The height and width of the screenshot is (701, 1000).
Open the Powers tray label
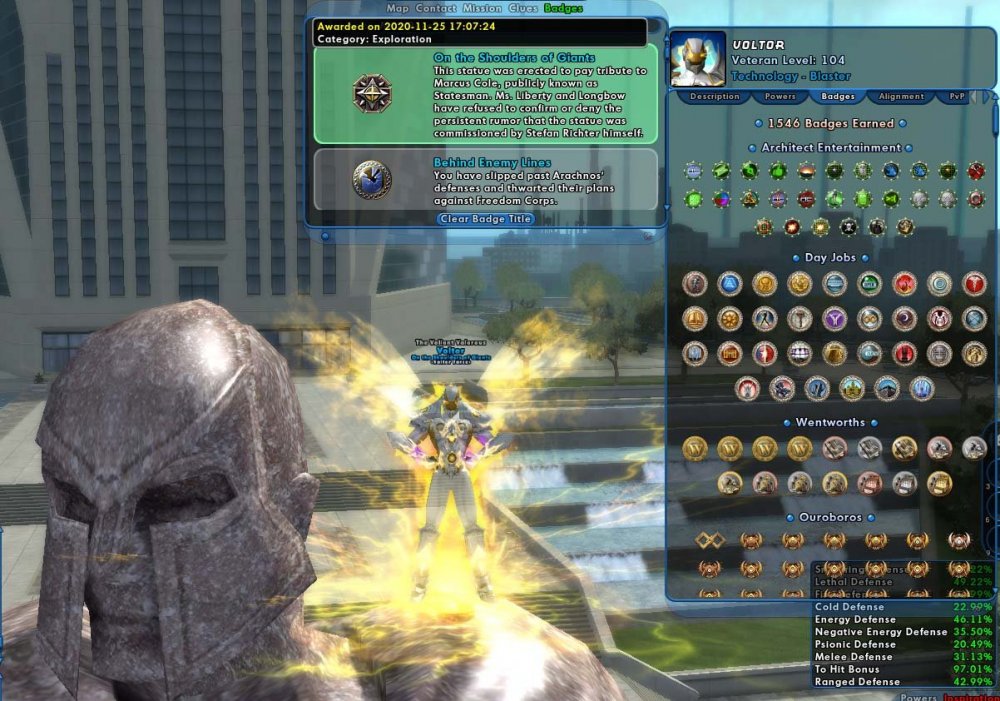click(918, 697)
